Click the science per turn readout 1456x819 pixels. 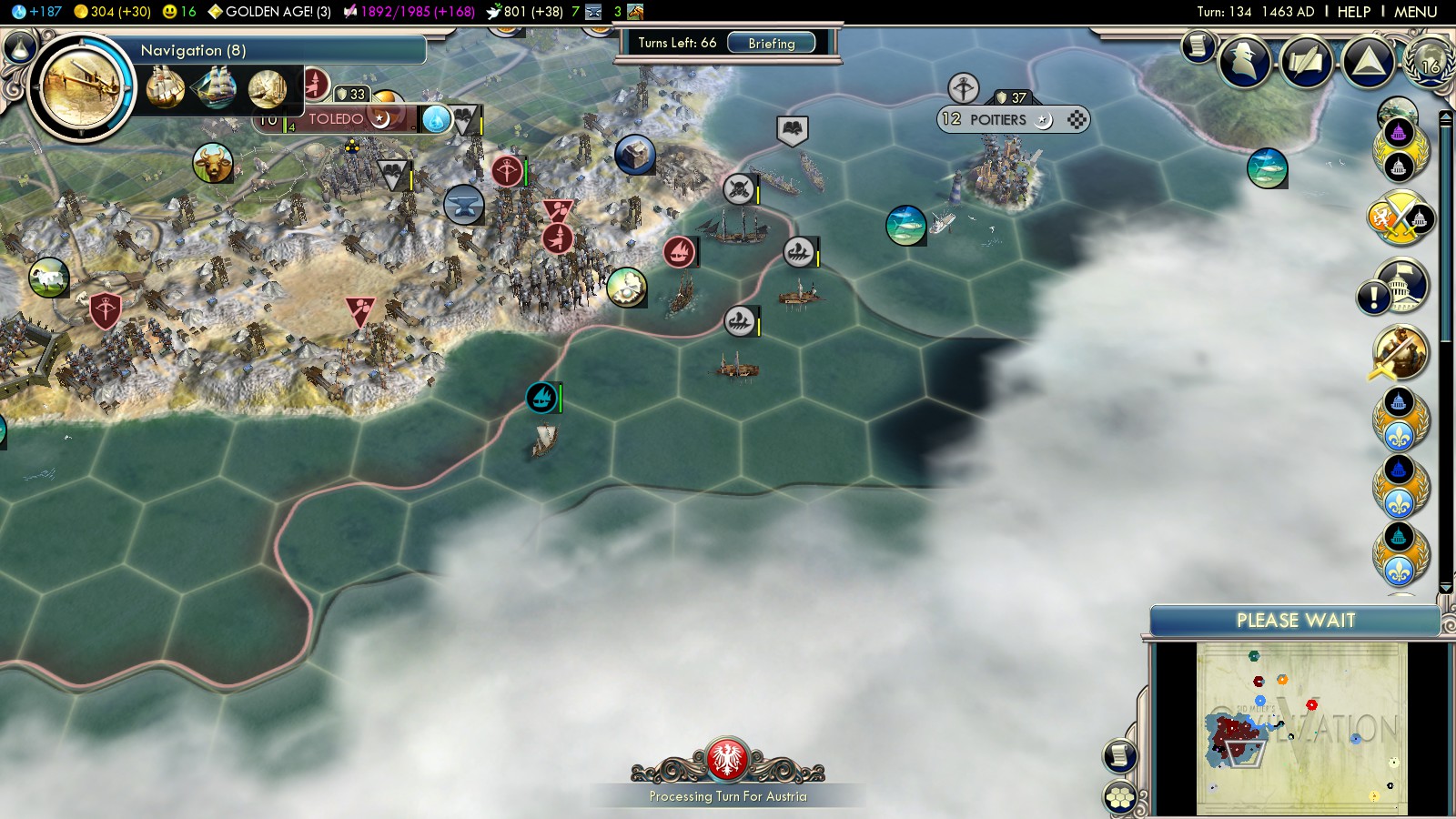pyautogui.click(x=38, y=12)
